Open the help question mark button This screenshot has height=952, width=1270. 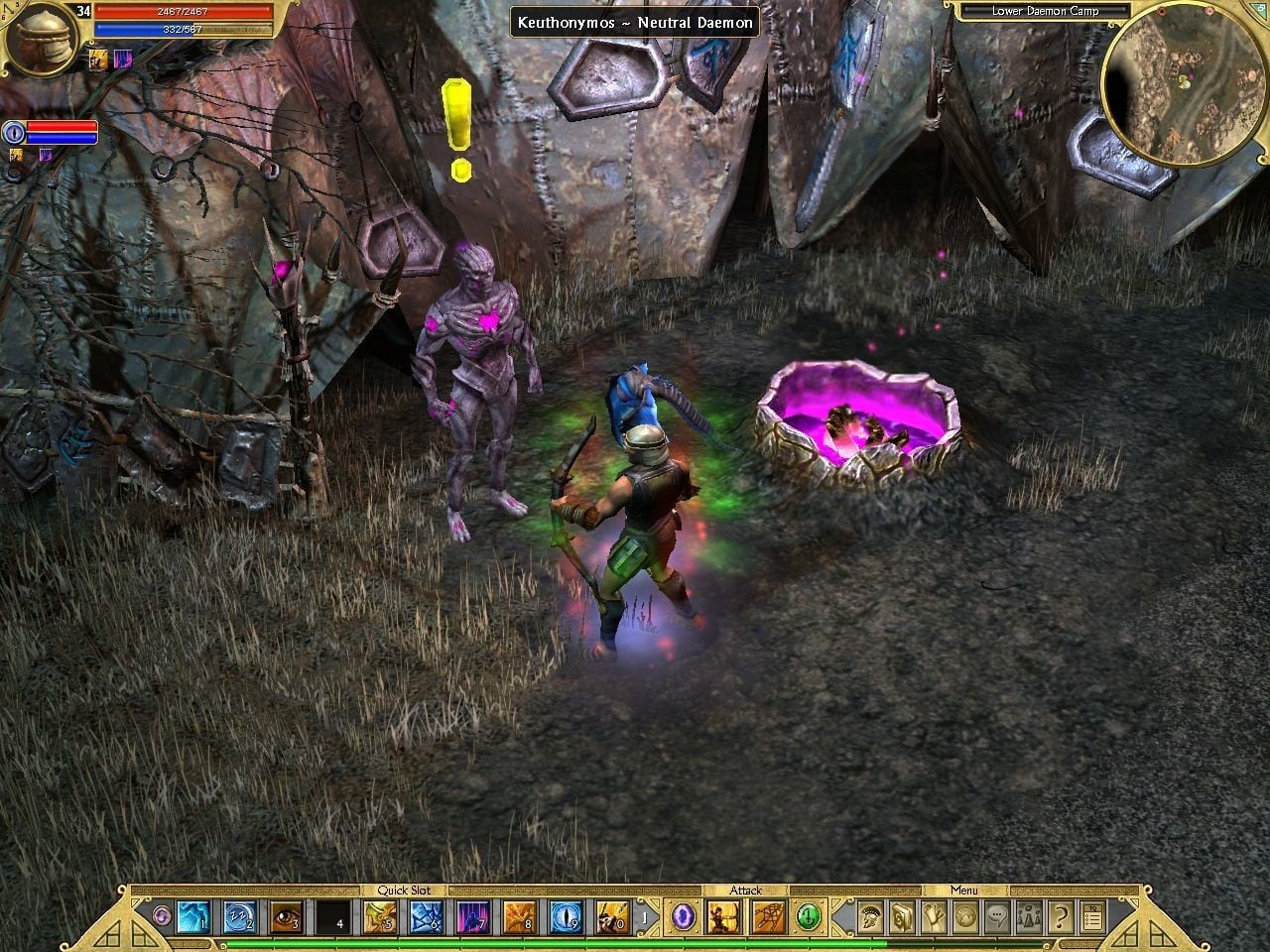[x=1061, y=918]
